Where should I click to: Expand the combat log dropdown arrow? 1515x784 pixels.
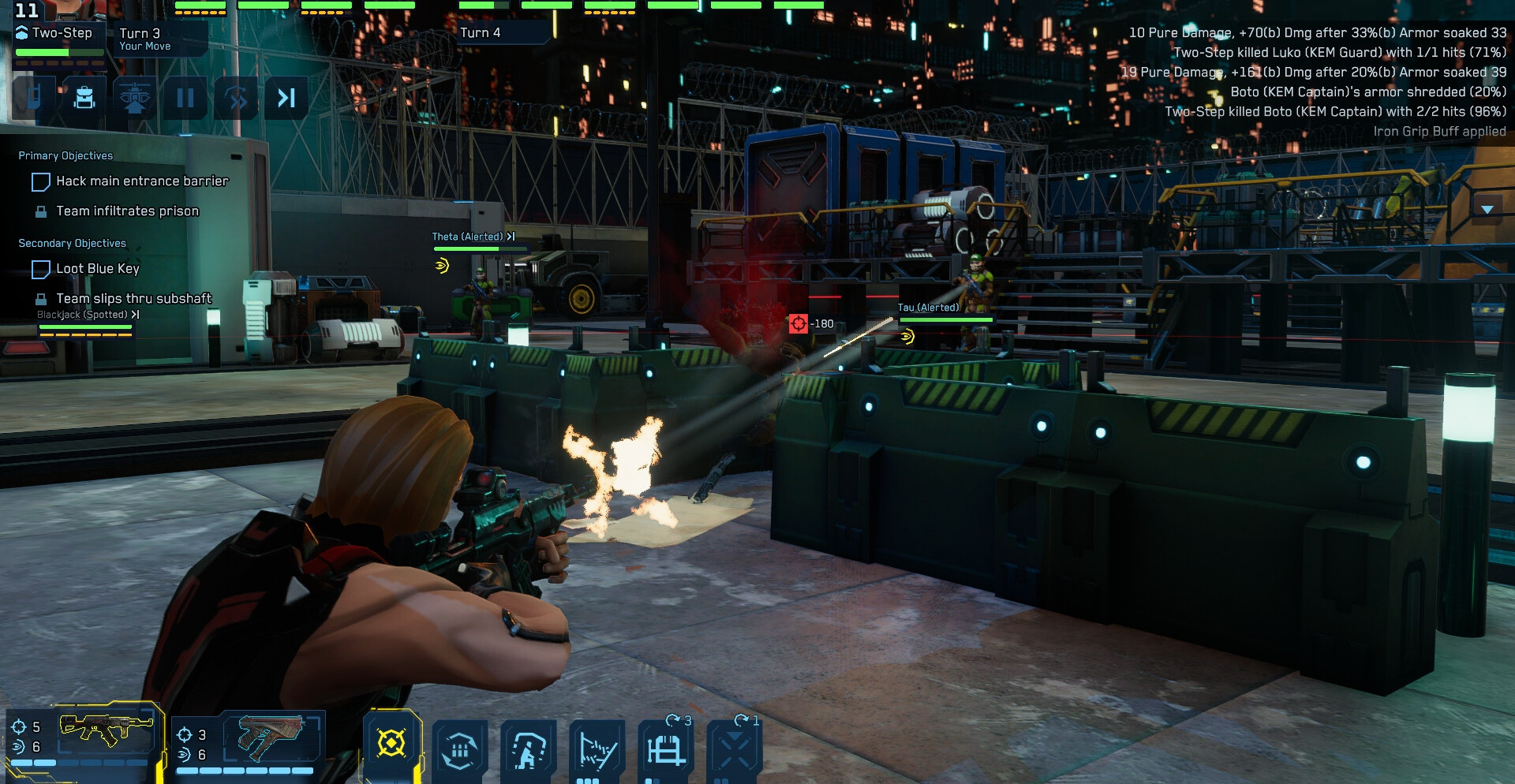pyautogui.click(x=1487, y=210)
